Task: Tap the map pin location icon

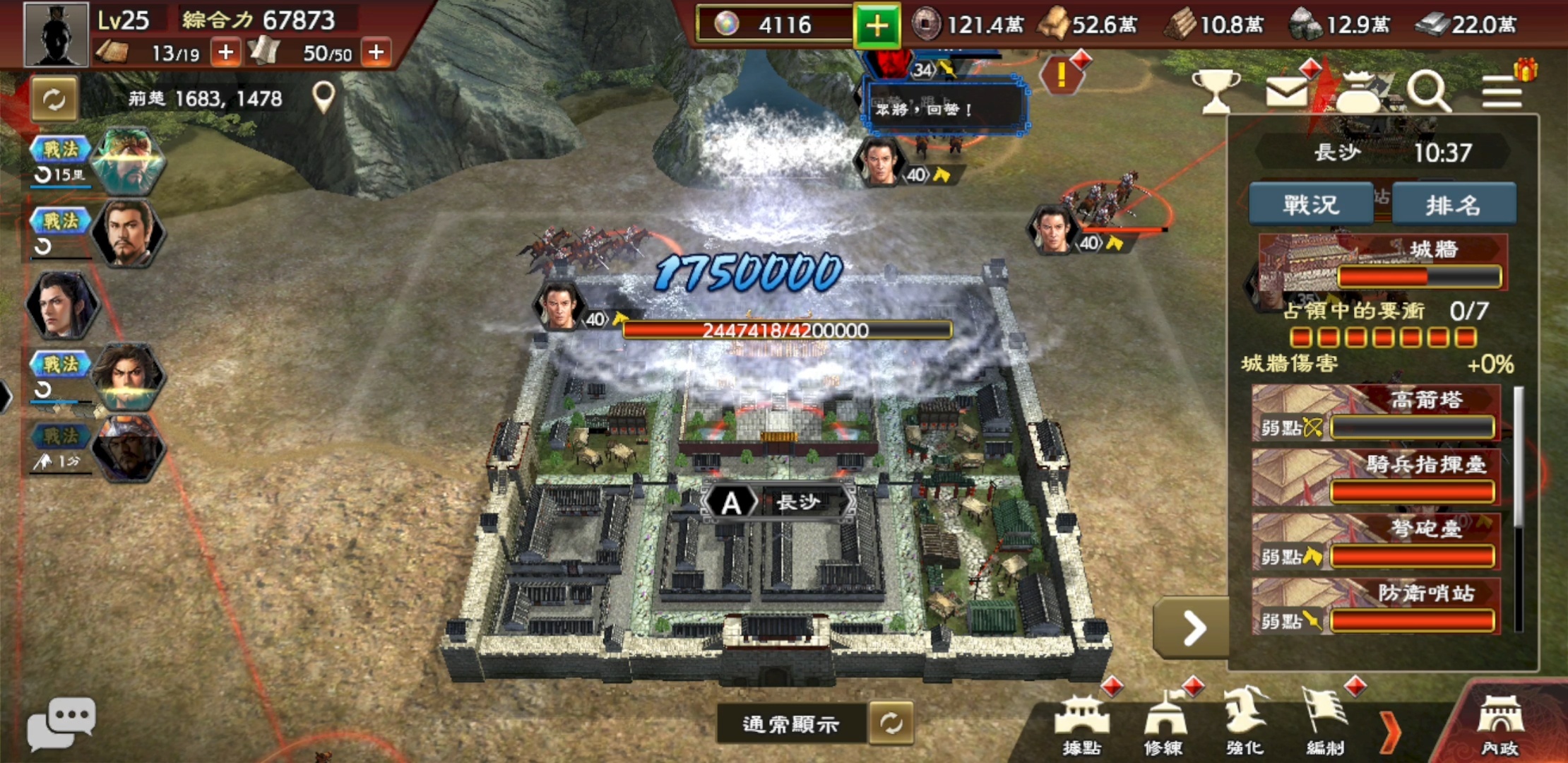Action: tap(323, 96)
